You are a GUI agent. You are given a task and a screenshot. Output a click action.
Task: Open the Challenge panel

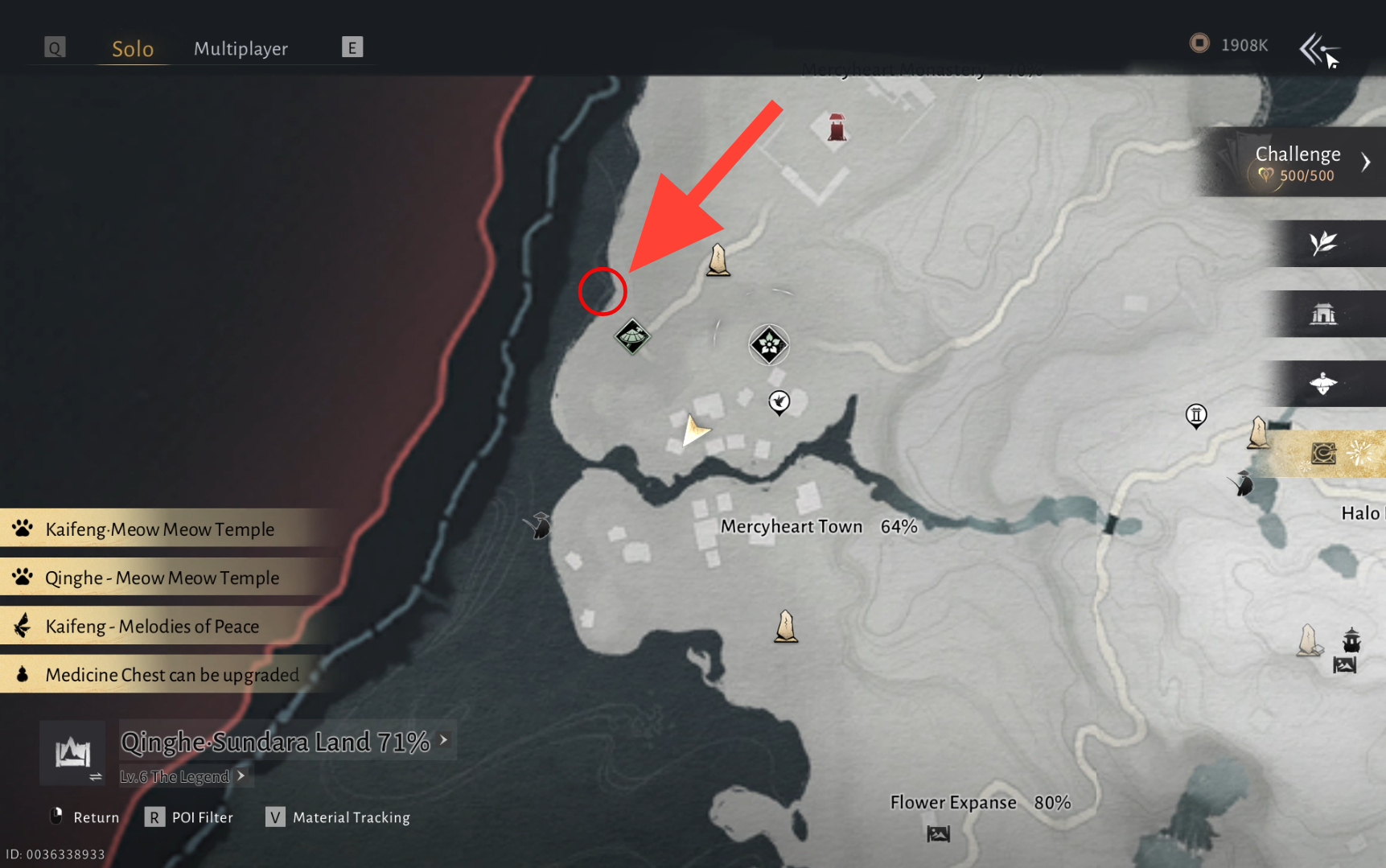pyautogui.click(x=1297, y=162)
